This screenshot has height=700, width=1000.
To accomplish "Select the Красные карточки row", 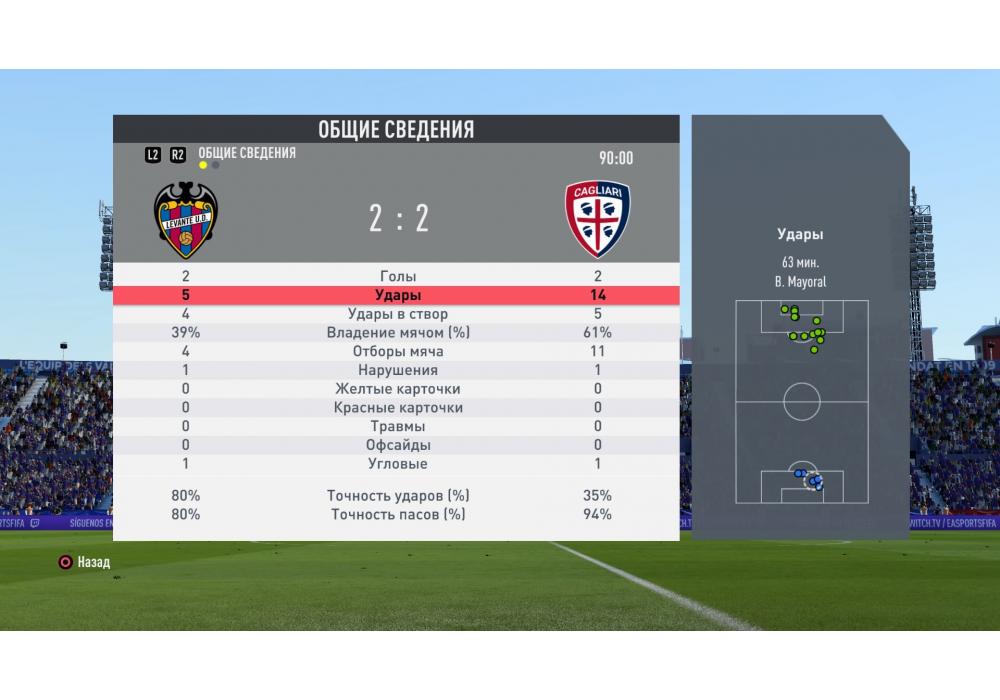I will point(398,408).
